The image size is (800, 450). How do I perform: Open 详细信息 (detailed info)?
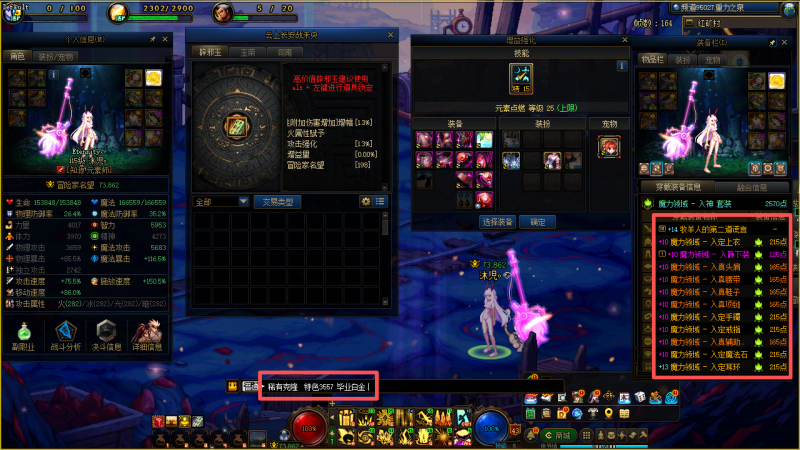pos(147,334)
